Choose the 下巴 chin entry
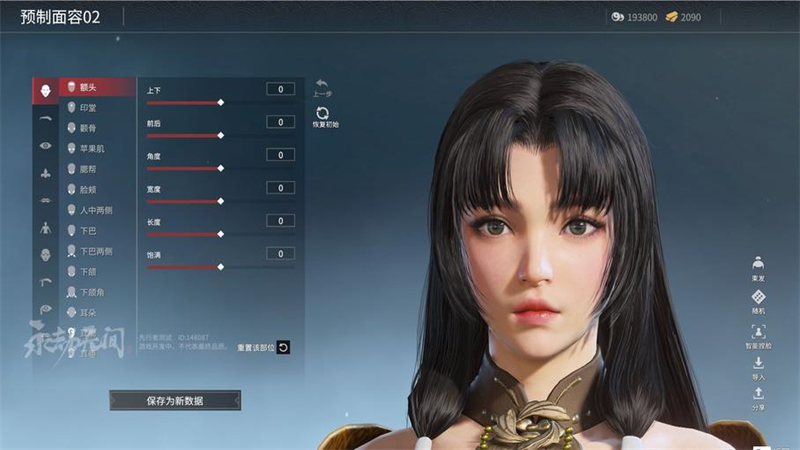The height and width of the screenshot is (450, 800). click(x=97, y=231)
